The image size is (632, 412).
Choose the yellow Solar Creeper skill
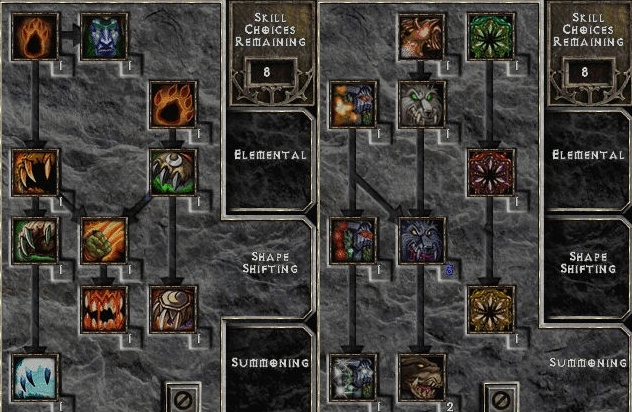[x=490, y=309]
